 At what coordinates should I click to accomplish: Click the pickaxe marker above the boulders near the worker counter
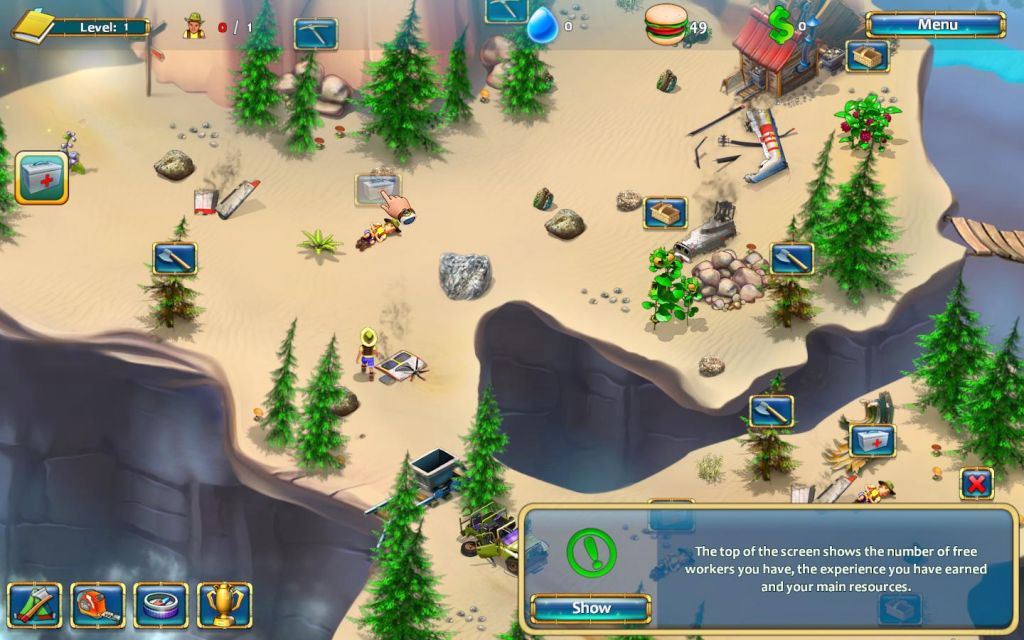(316, 34)
